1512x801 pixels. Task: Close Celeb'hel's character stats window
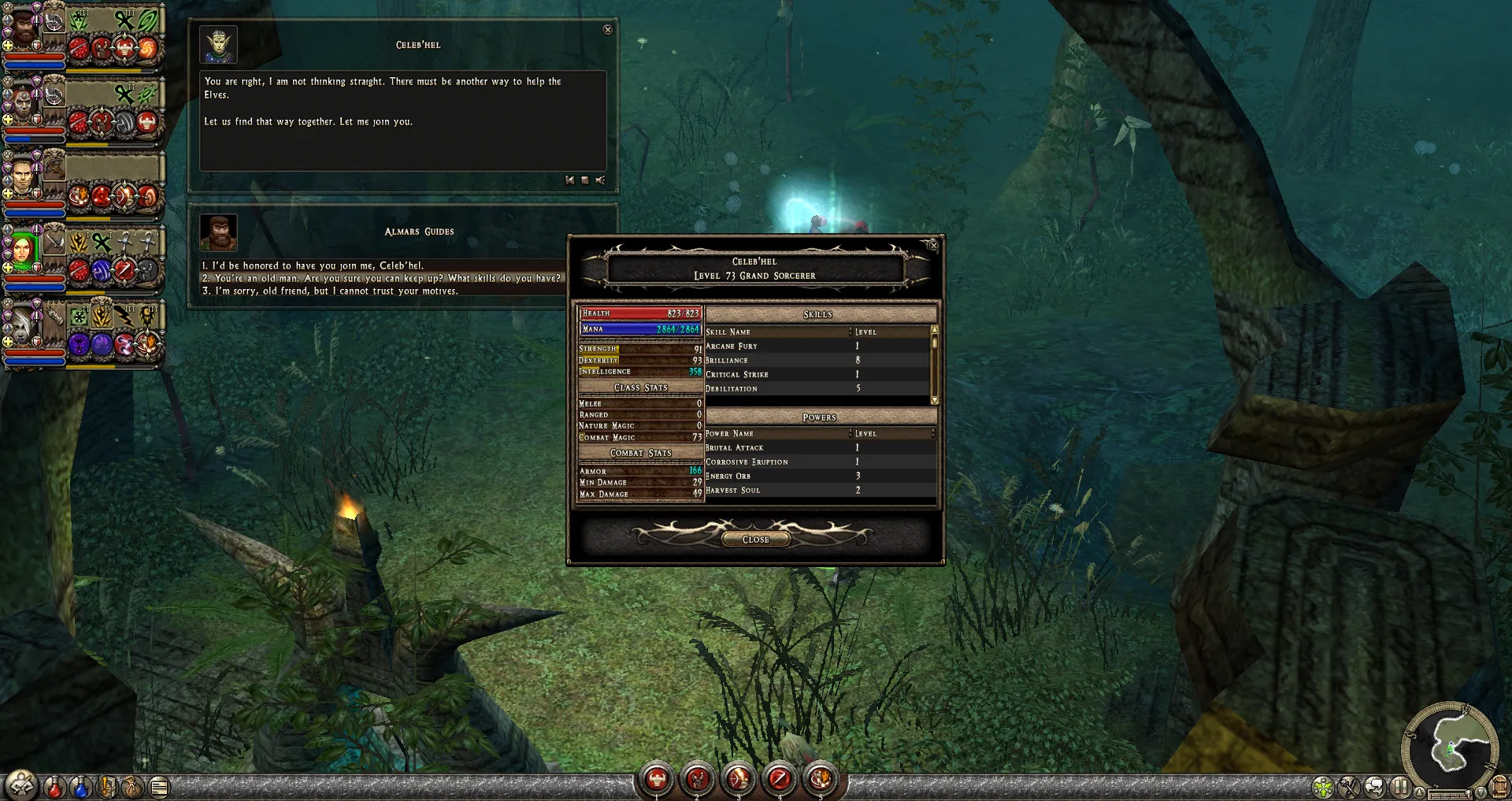[x=755, y=540]
